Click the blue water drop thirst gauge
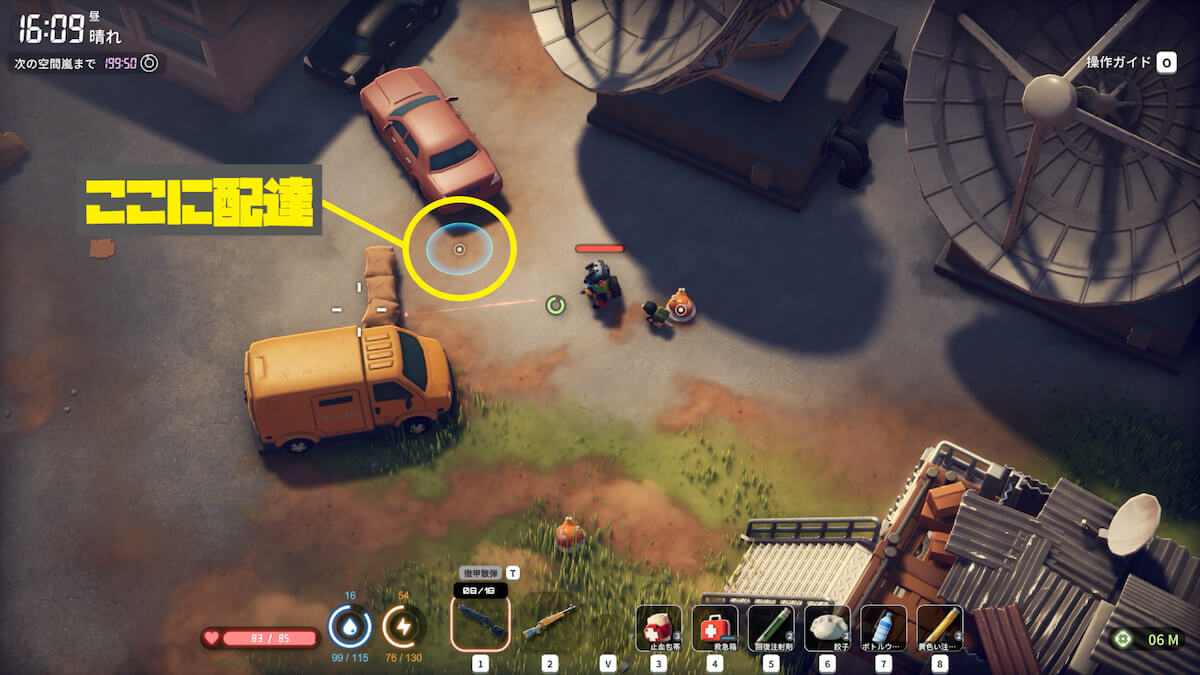 tap(350, 627)
